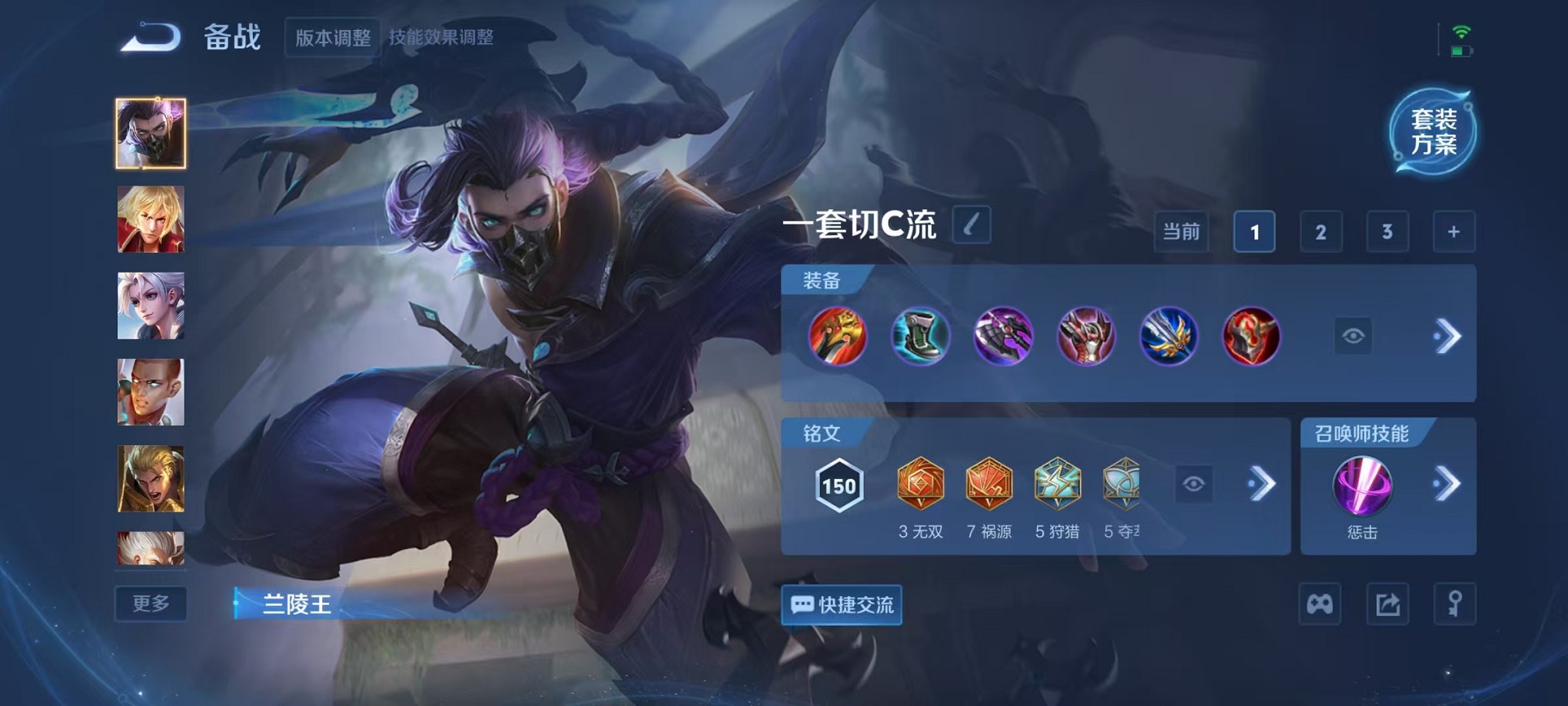
Task: Open the game controller icon at bottom right
Action: pyautogui.click(x=1320, y=604)
